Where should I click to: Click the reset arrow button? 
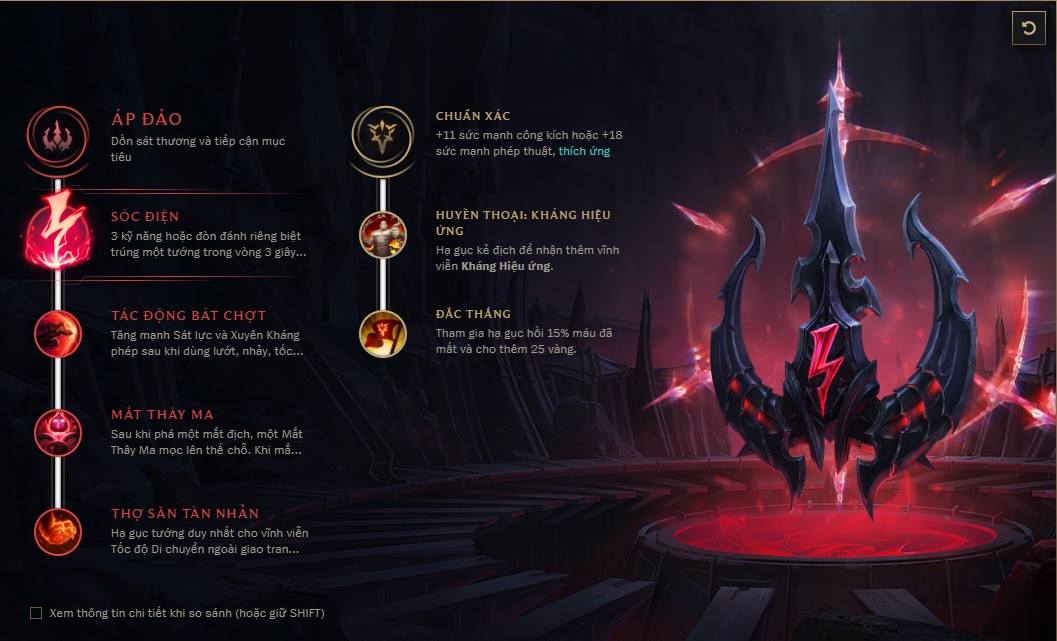tap(1027, 29)
